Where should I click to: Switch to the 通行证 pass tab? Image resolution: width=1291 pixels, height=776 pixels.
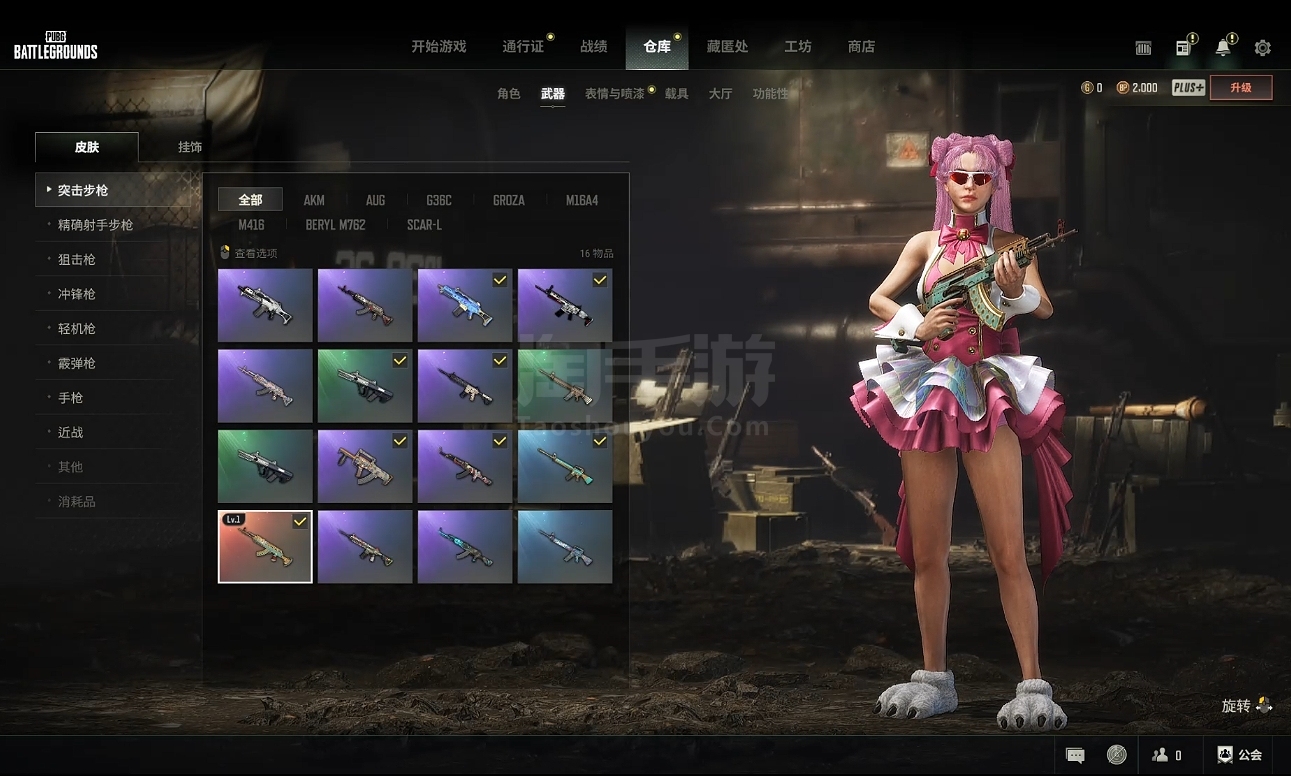pyautogui.click(x=523, y=47)
